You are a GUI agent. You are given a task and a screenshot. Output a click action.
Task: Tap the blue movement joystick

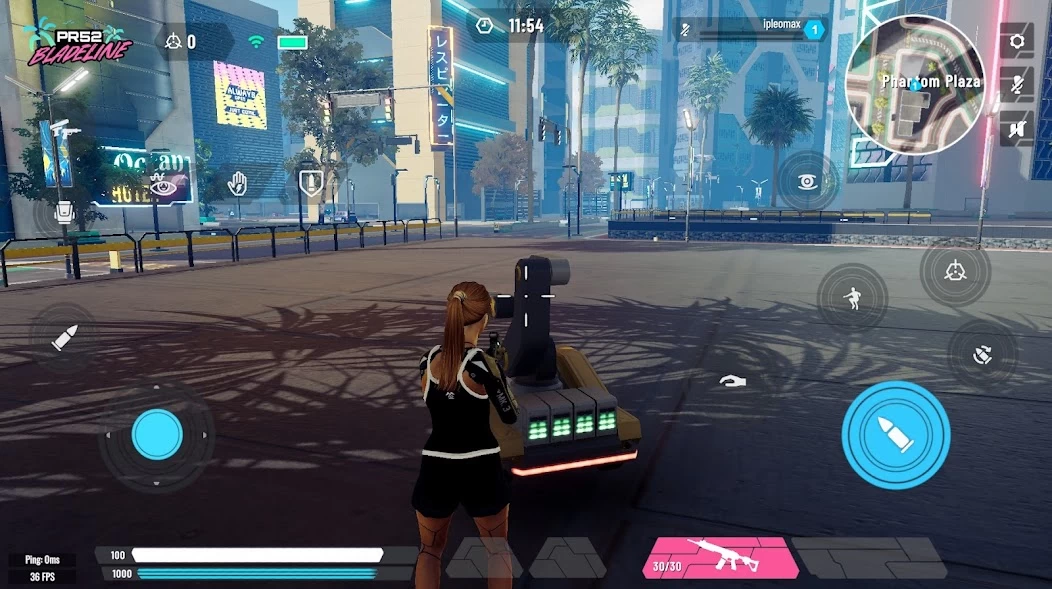[157, 434]
